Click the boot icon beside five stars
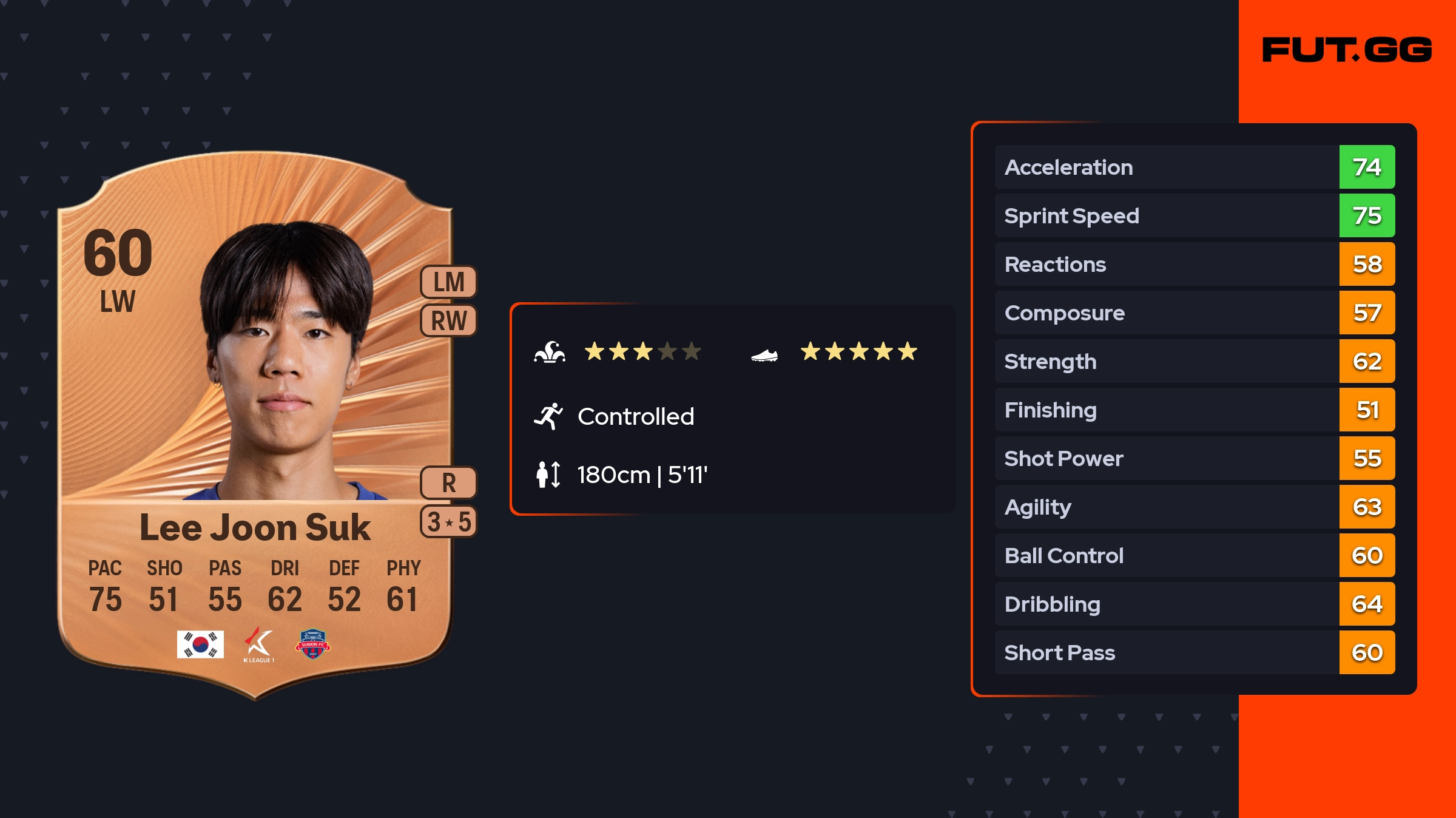The image size is (1456, 818). click(764, 355)
